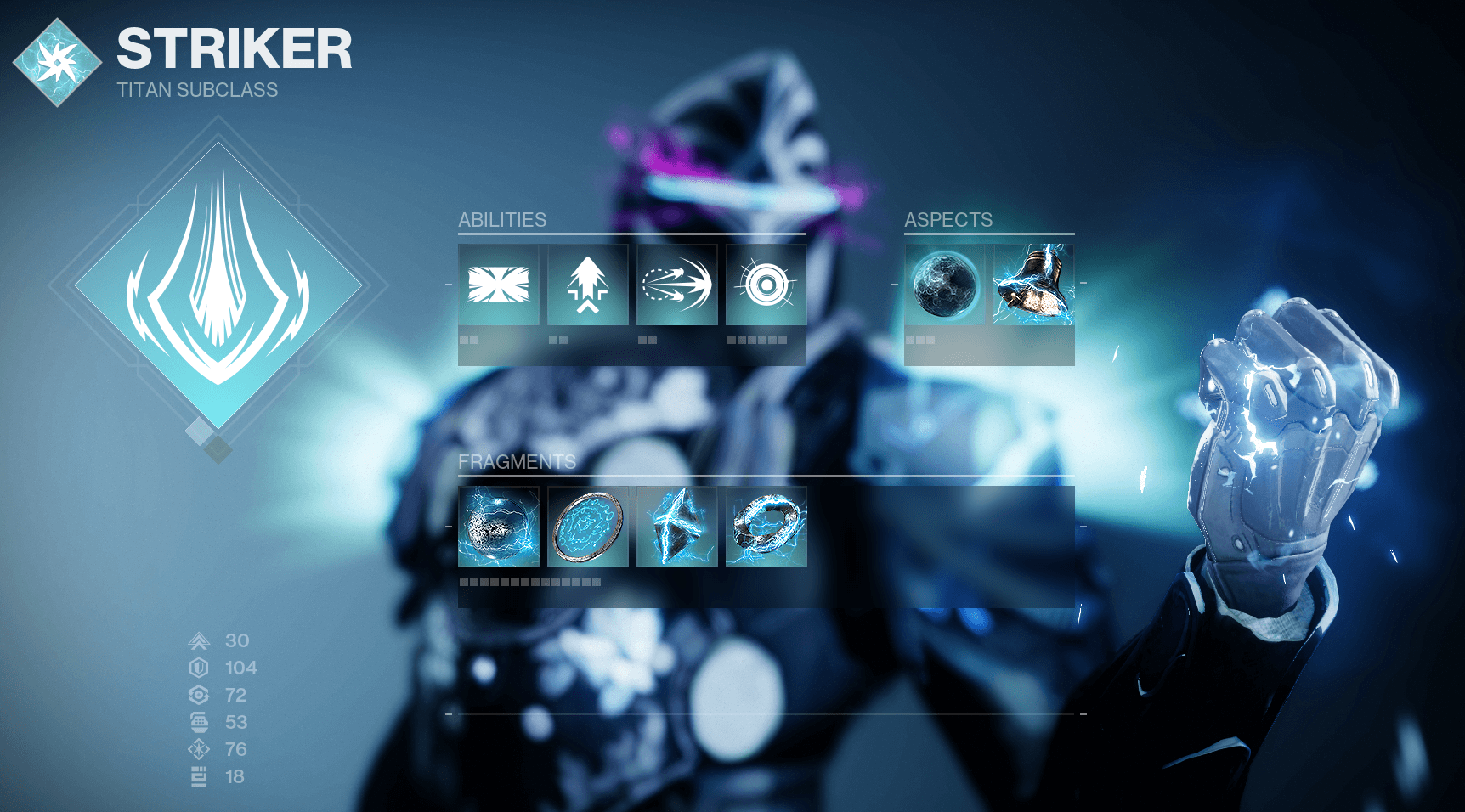
Task: Select the ring-shaped Fragment icon
Action: tap(765, 528)
